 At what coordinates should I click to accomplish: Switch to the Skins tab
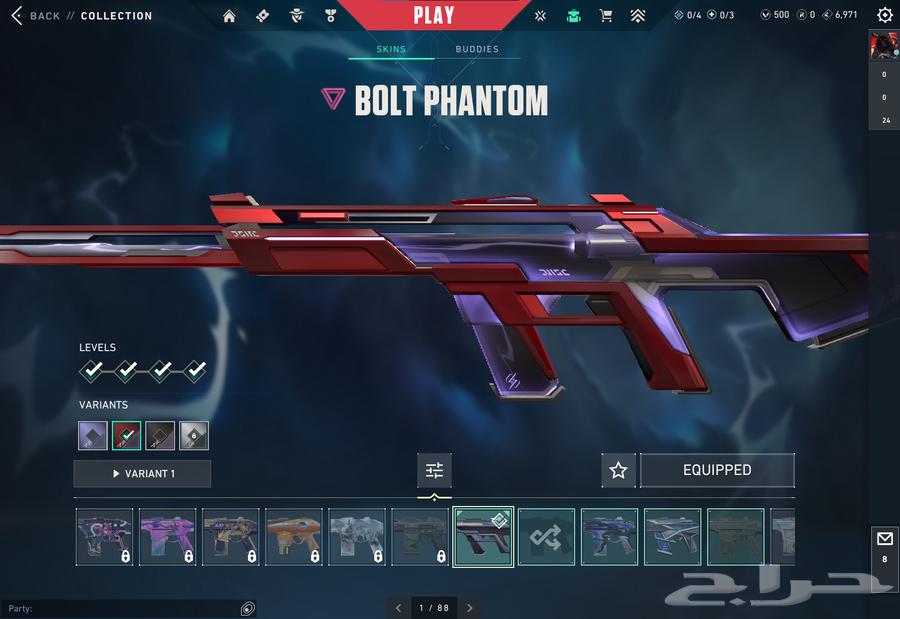pos(391,49)
